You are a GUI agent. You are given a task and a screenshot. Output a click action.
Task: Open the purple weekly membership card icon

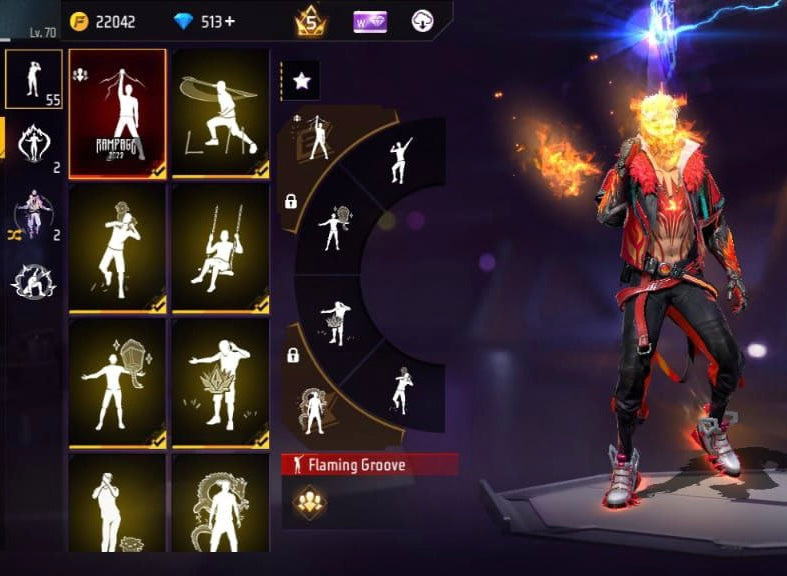click(372, 21)
